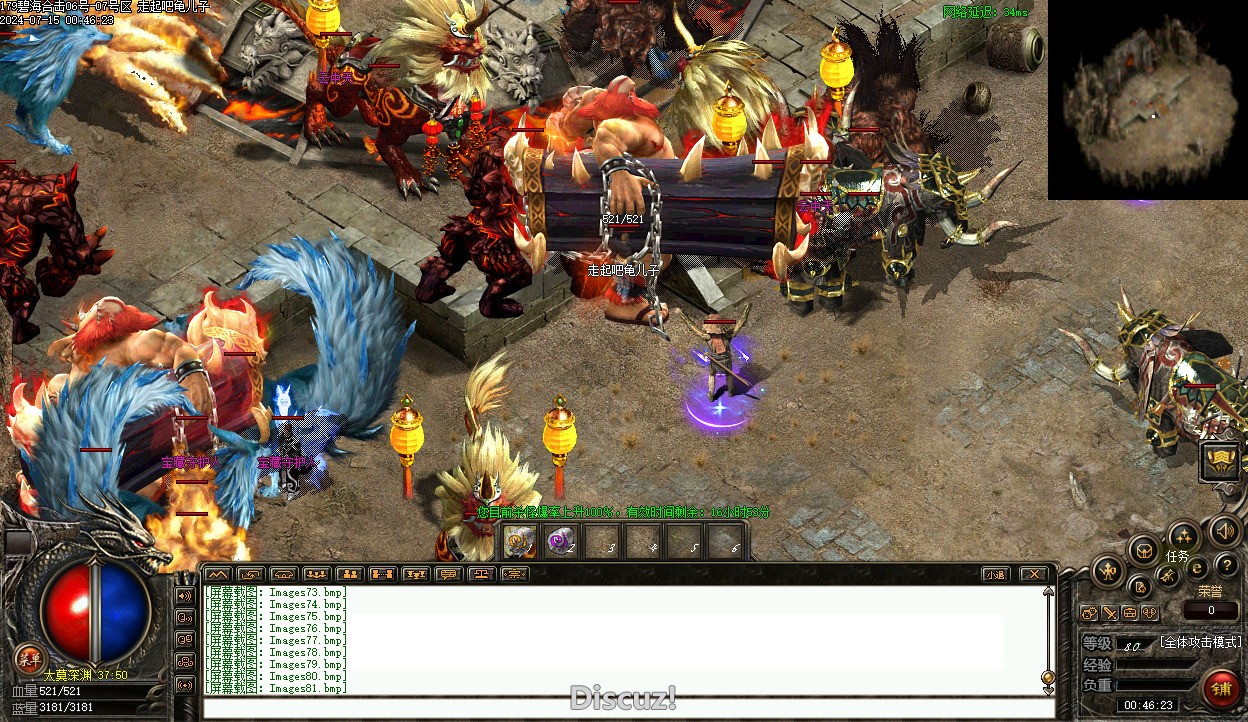1248x722 pixels.
Task: Use the purple swirl scroll in hotbar slot 2
Action: [561, 542]
